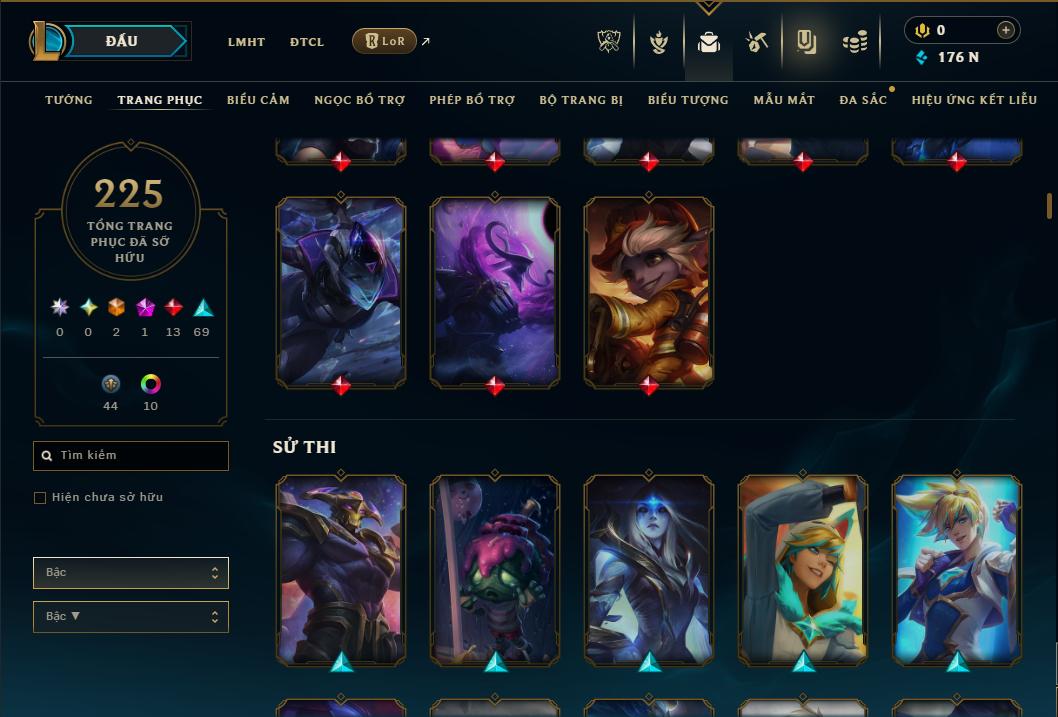The image size is (1058, 717).
Task: Open the BIỂU CẢM tab
Action: tap(258, 100)
